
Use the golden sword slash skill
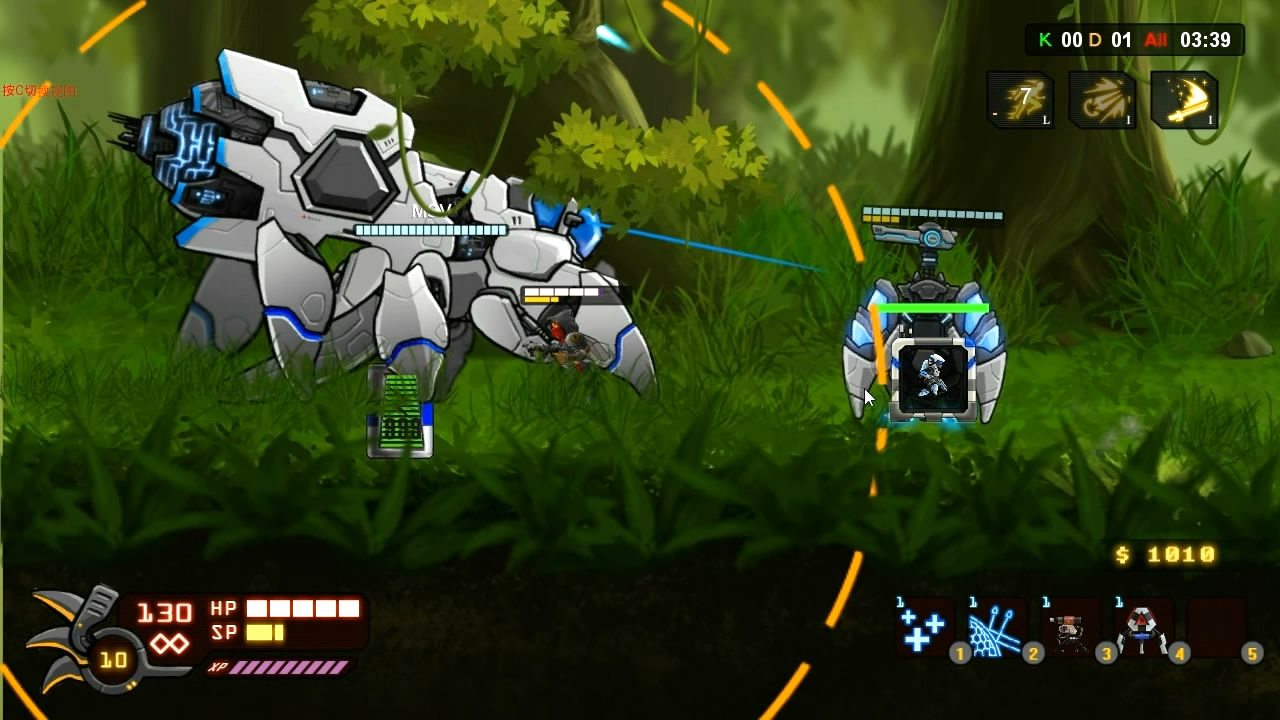coord(1184,100)
